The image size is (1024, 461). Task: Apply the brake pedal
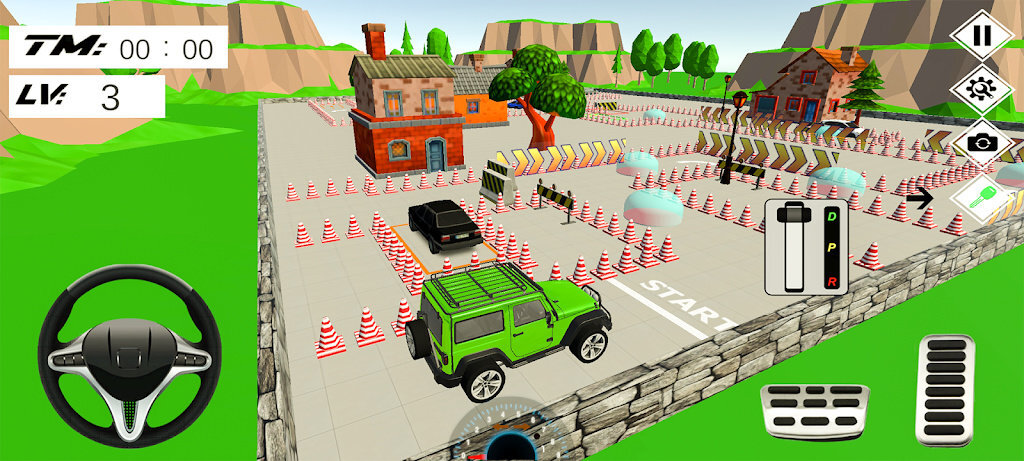tap(814, 410)
